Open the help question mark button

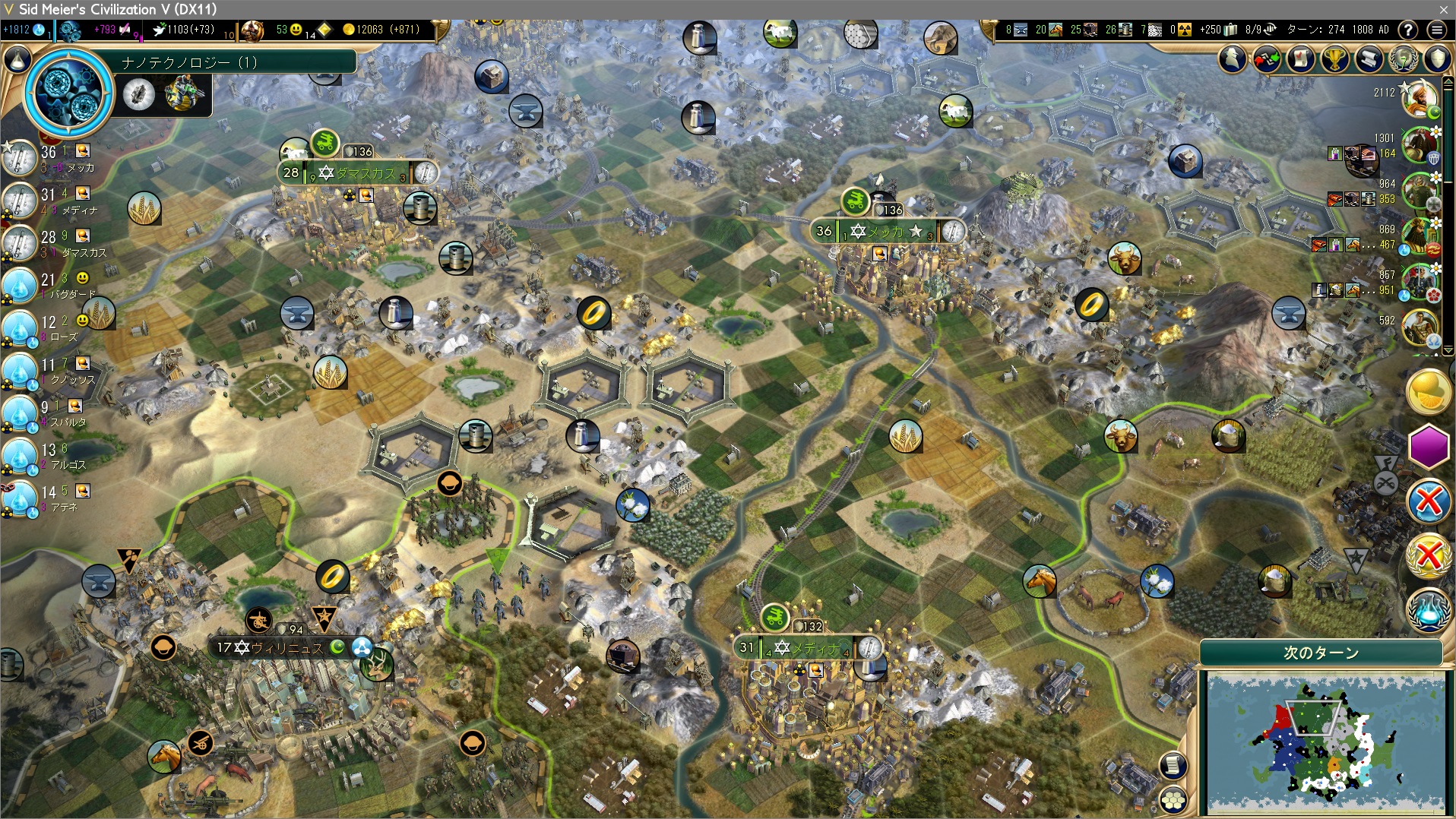coord(1408,30)
